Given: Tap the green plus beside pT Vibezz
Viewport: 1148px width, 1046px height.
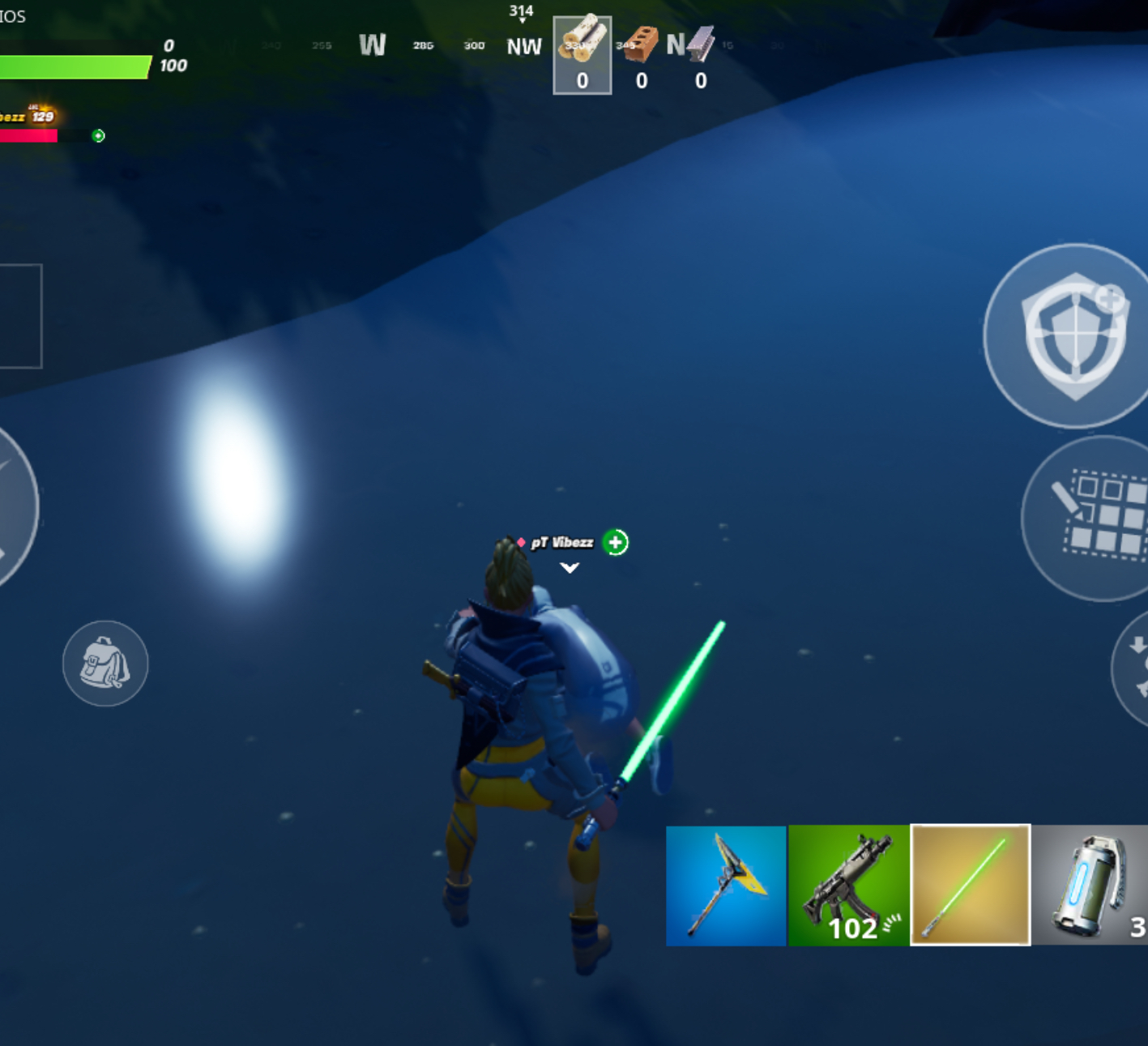Looking at the screenshot, I should [x=616, y=542].
